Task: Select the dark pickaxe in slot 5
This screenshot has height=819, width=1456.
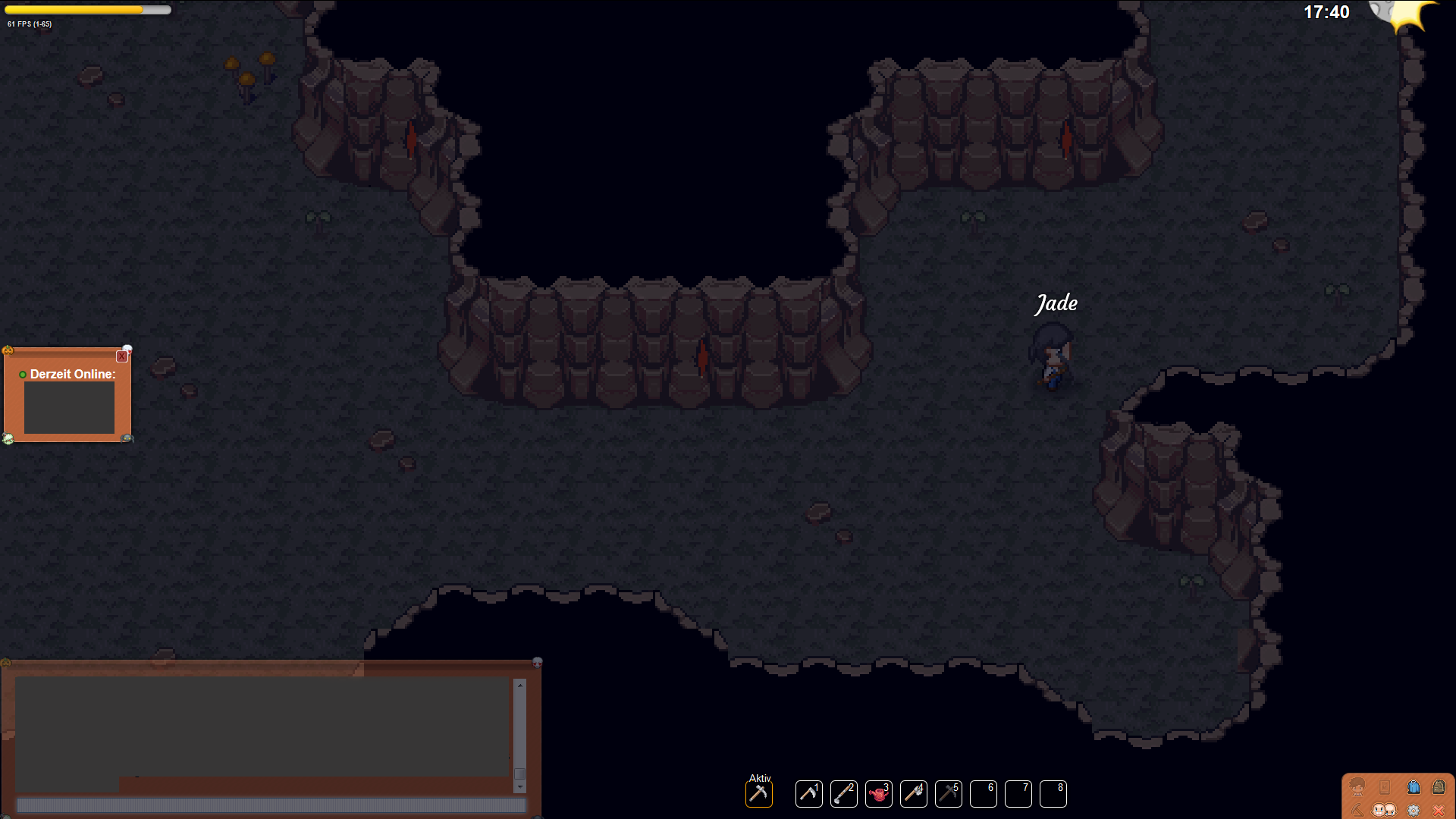Action: 948,794
